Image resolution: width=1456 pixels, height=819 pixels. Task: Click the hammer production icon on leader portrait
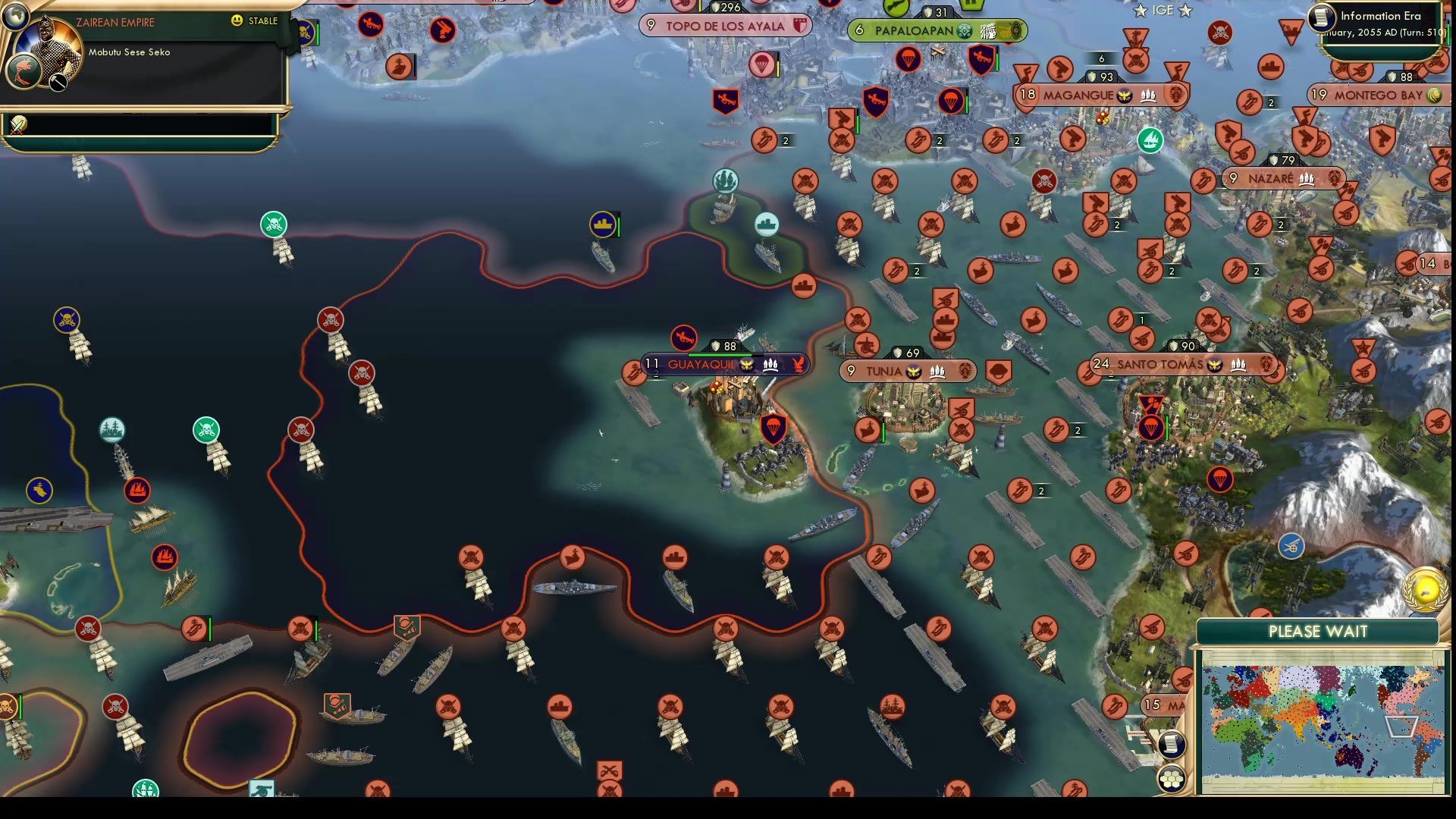pyautogui.click(x=58, y=82)
